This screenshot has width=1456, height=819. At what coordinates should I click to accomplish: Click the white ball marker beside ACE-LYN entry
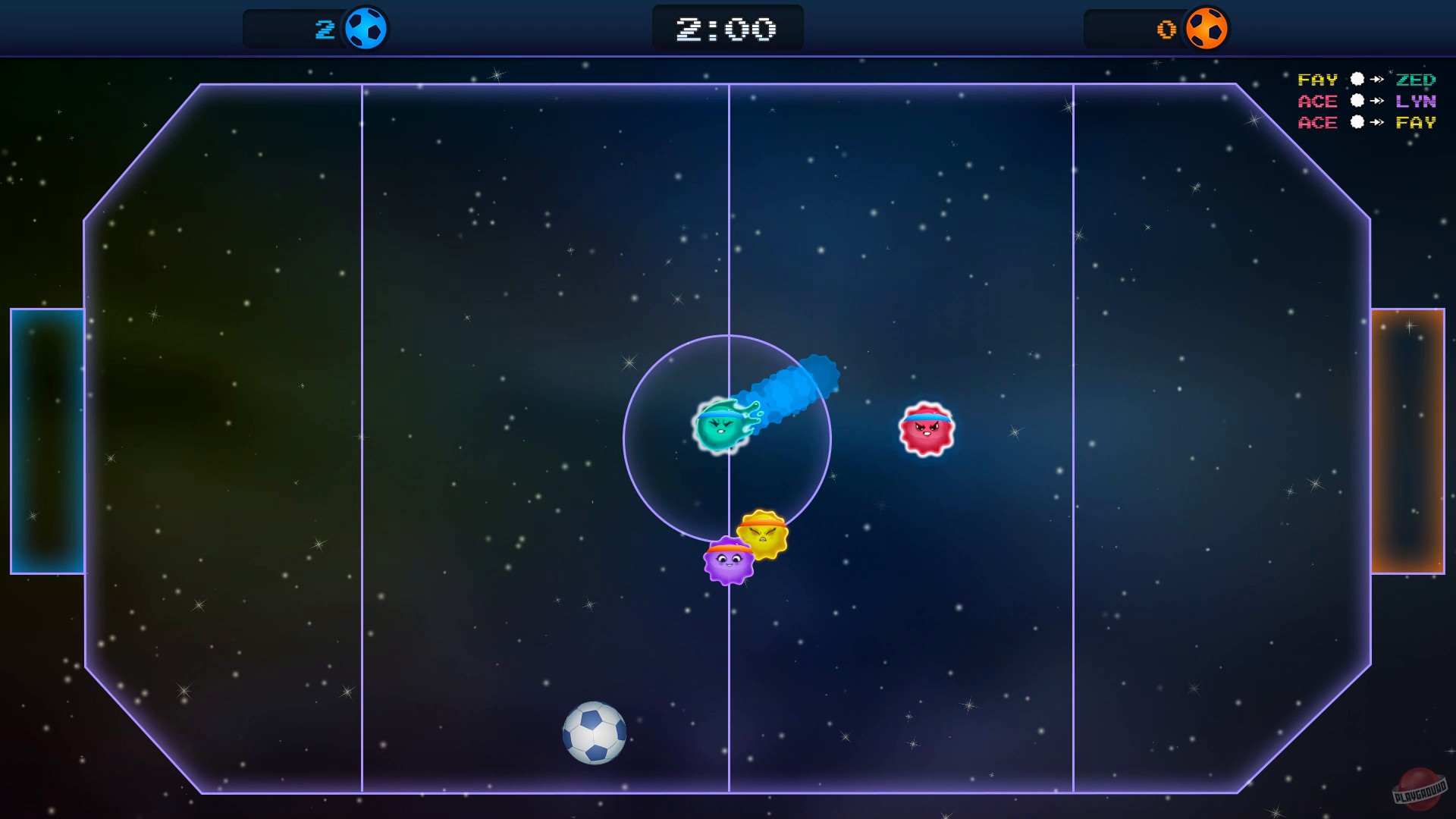click(1356, 101)
